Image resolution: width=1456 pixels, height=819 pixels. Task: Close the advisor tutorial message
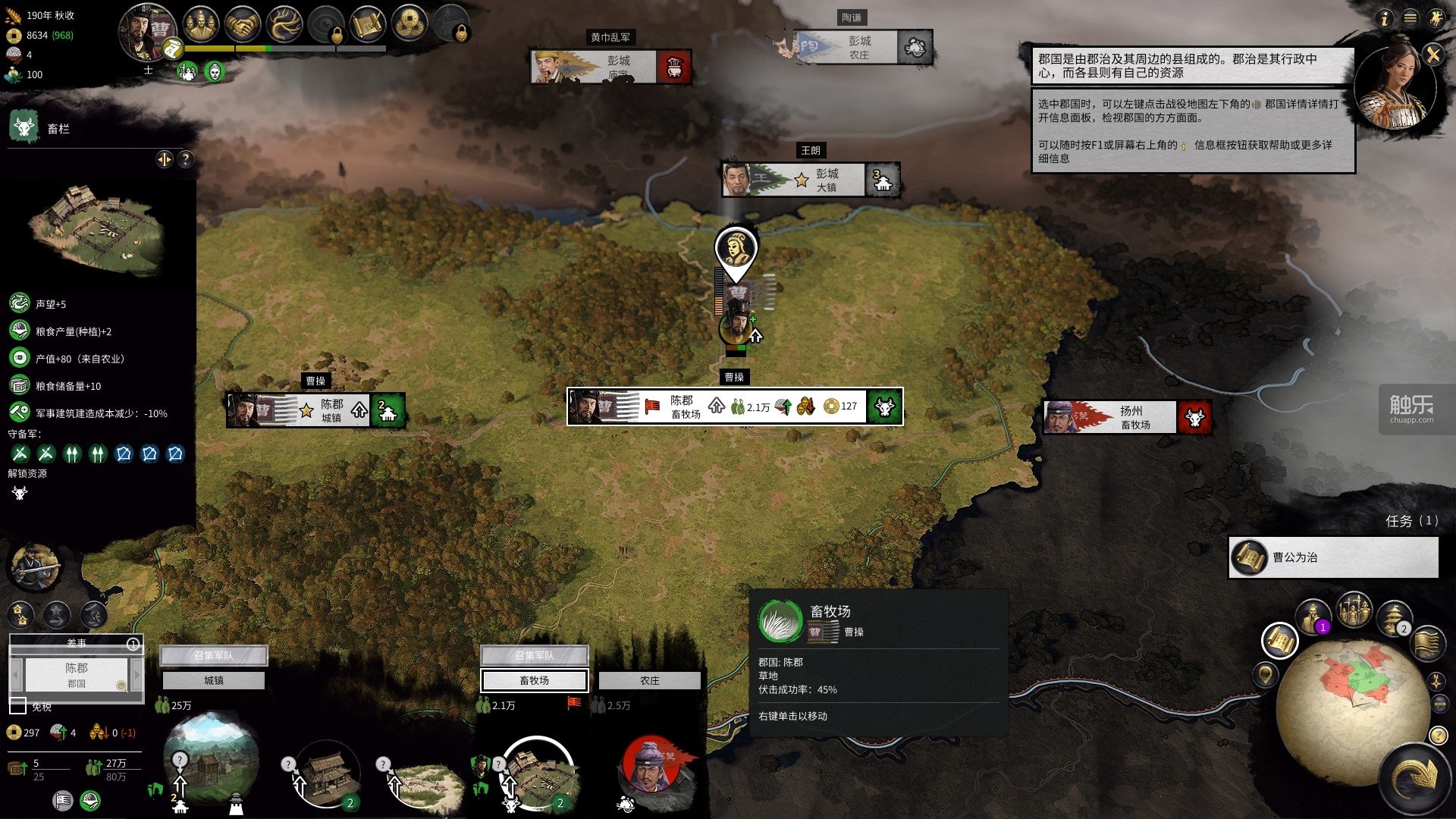pyautogui.click(x=1432, y=55)
